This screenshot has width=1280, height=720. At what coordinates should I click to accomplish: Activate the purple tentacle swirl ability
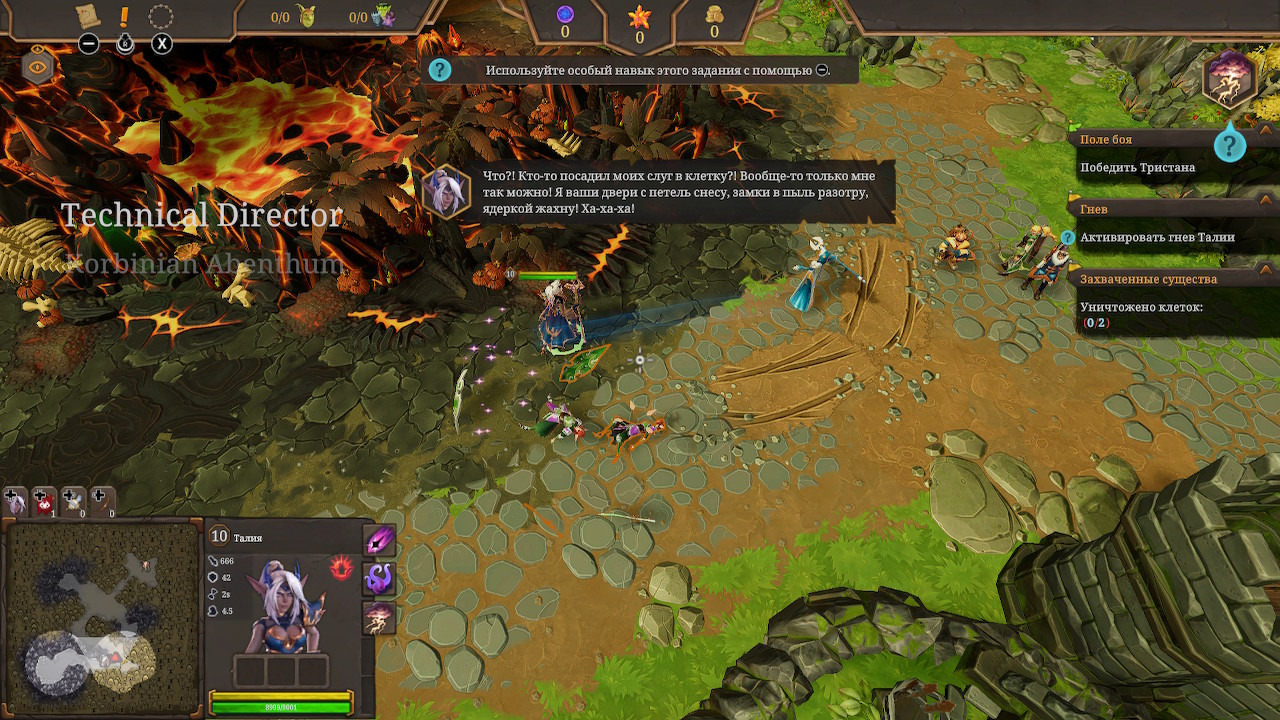click(x=380, y=579)
